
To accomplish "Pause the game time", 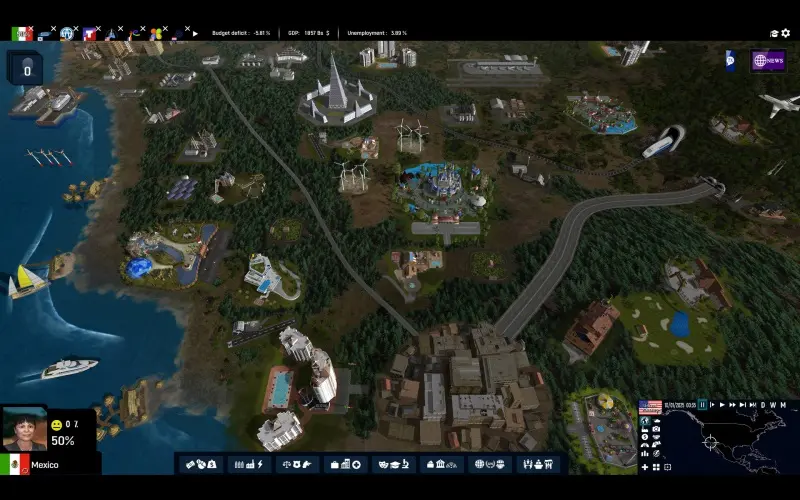I will [703, 405].
